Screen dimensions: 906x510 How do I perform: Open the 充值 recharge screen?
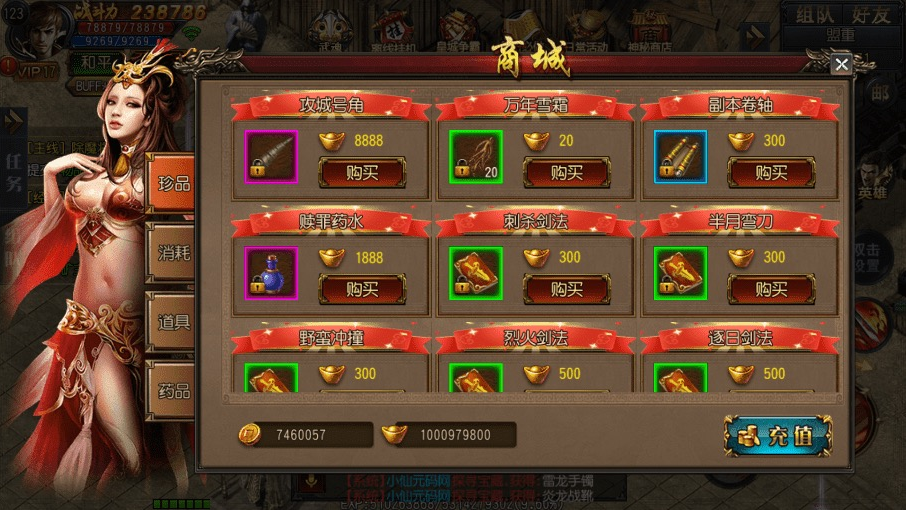point(778,436)
